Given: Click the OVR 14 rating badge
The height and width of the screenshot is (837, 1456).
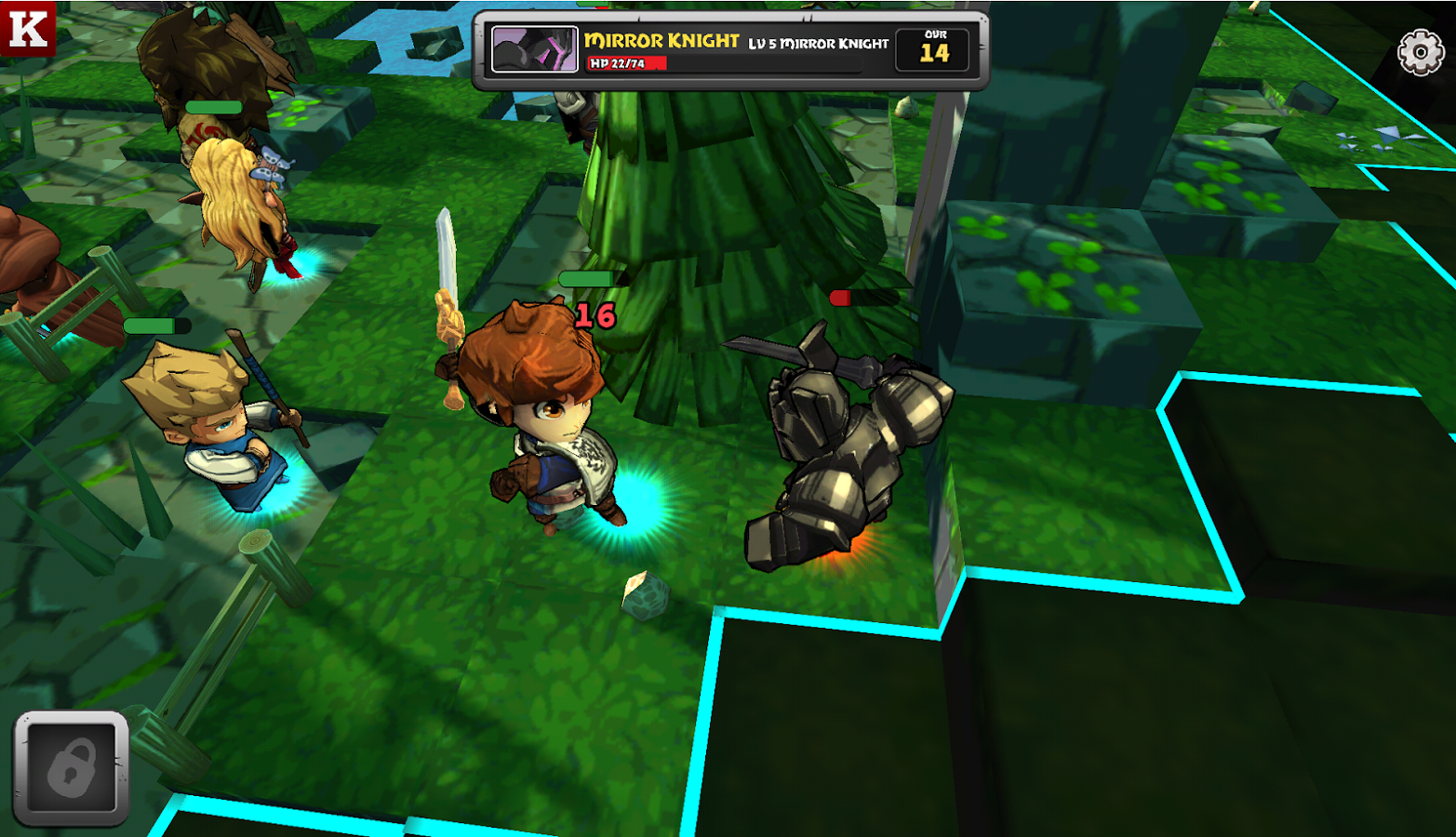Looking at the screenshot, I should tap(933, 51).
